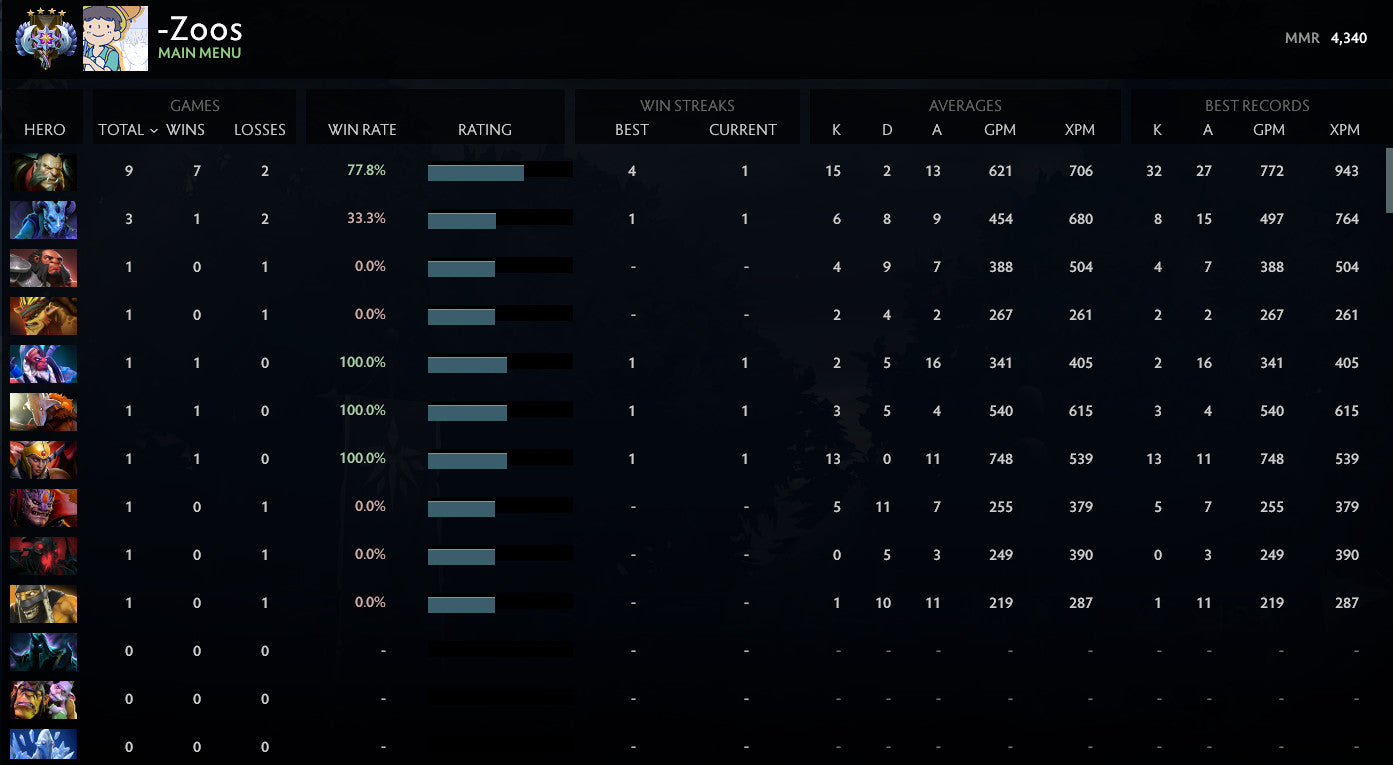Click the rating bar of the top hero row
Image resolution: width=1393 pixels, height=765 pixels.
pyautogui.click(x=500, y=171)
